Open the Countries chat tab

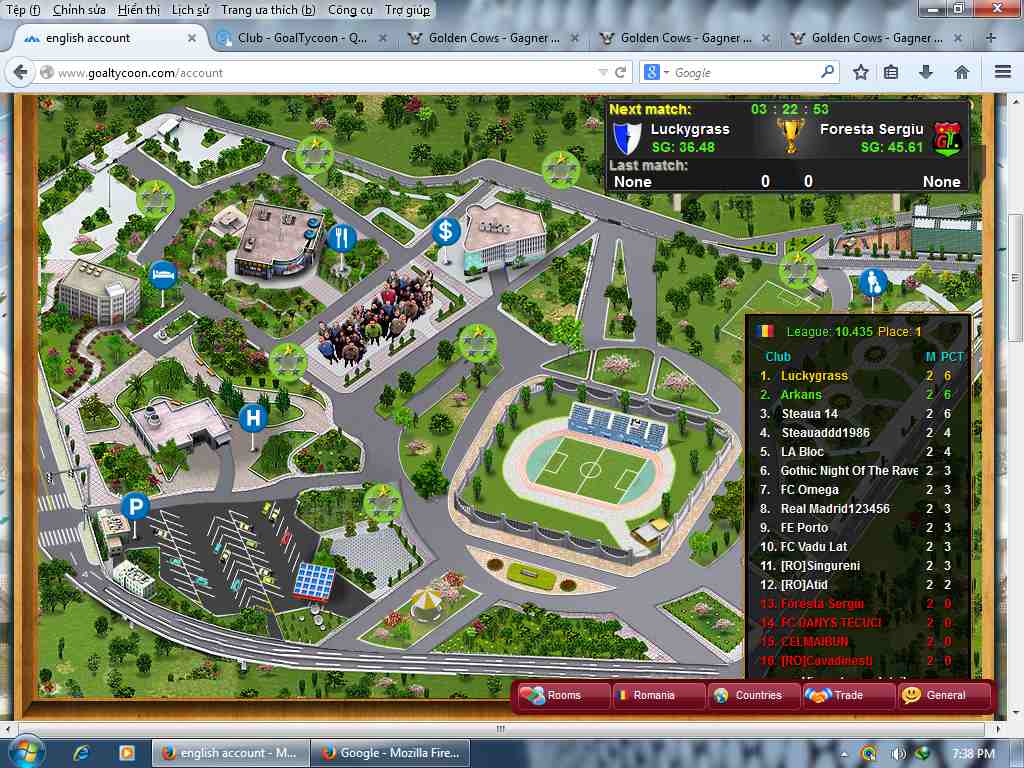(x=754, y=695)
